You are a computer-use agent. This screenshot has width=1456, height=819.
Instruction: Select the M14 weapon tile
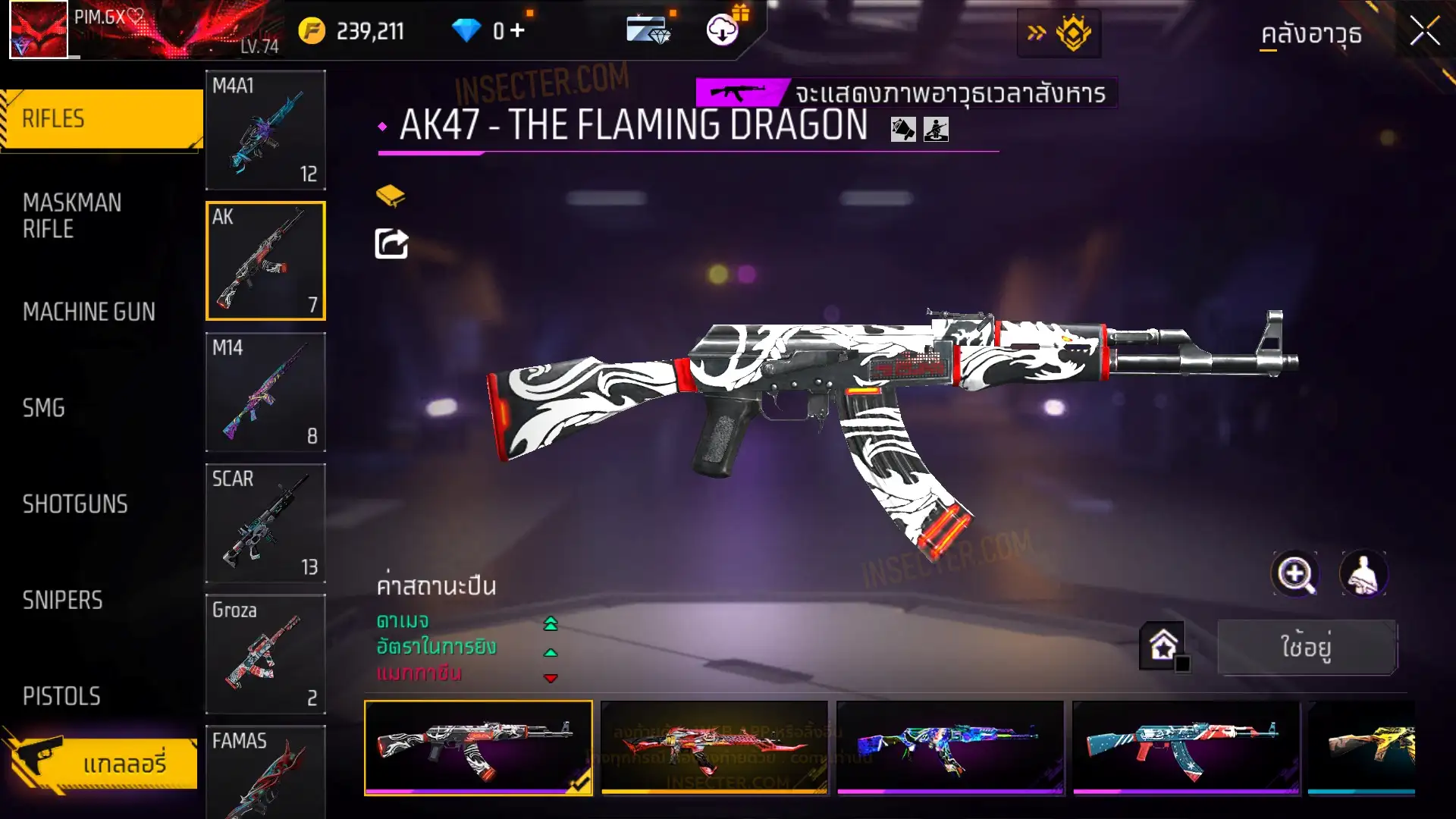pos(265,392)
